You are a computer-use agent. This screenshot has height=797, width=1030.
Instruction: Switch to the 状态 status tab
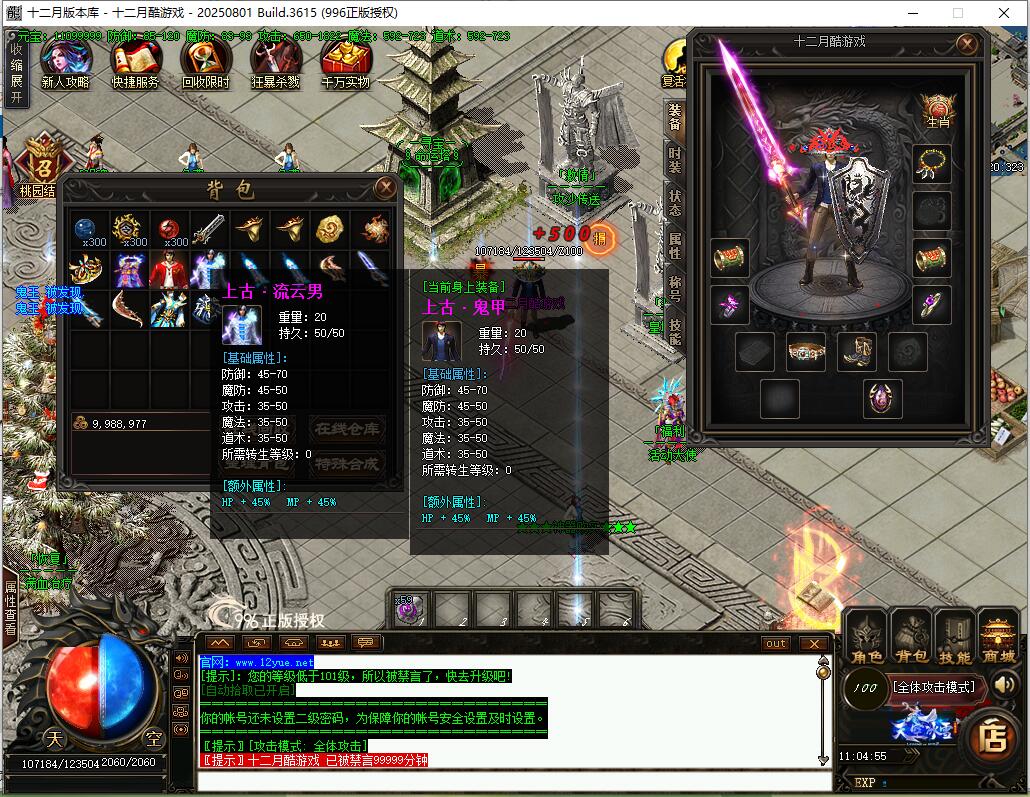[676, 204]
